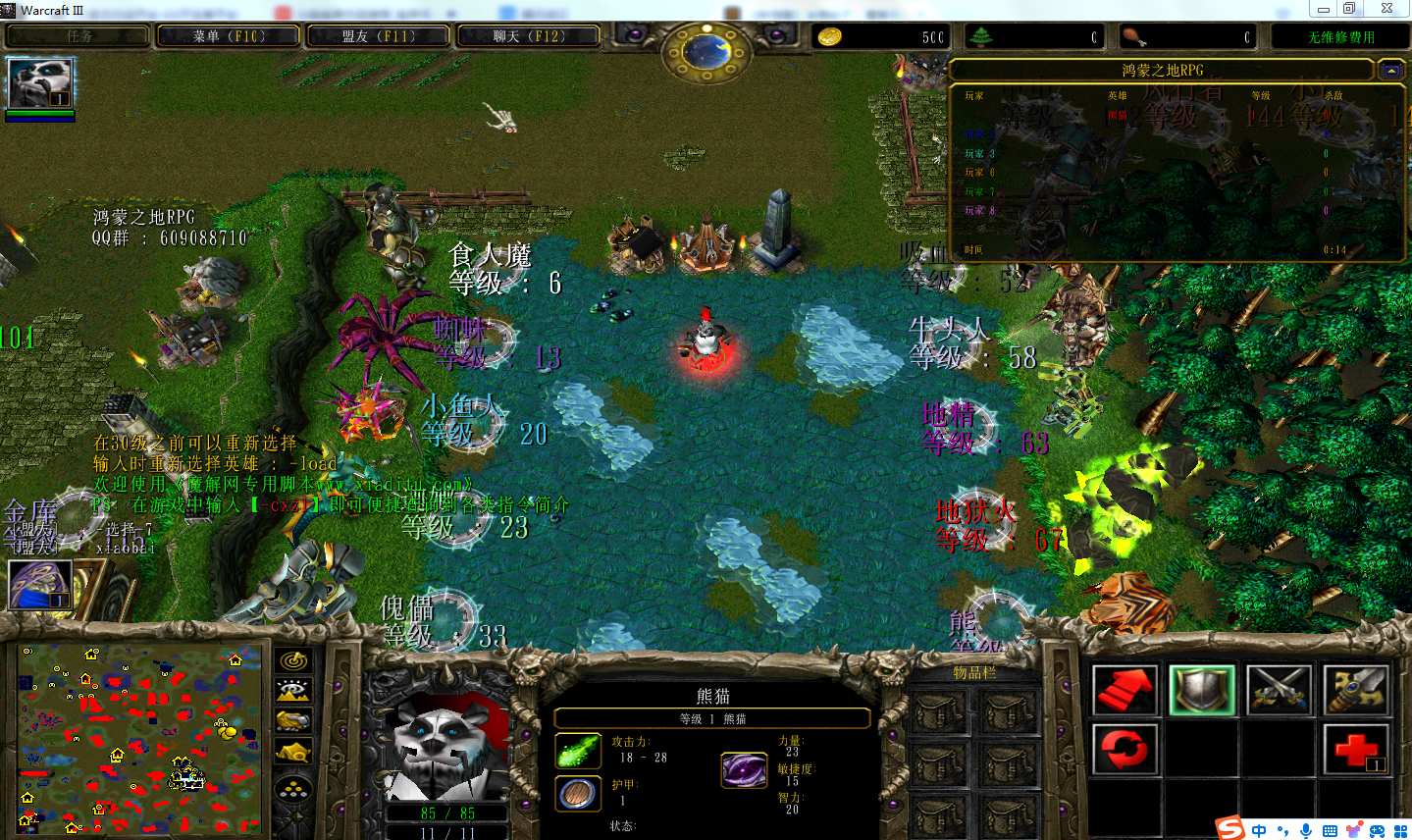Activate the red circular arrows Patrol command
This screenshot has height=840, width=1412.
[x=1124, y=750]
